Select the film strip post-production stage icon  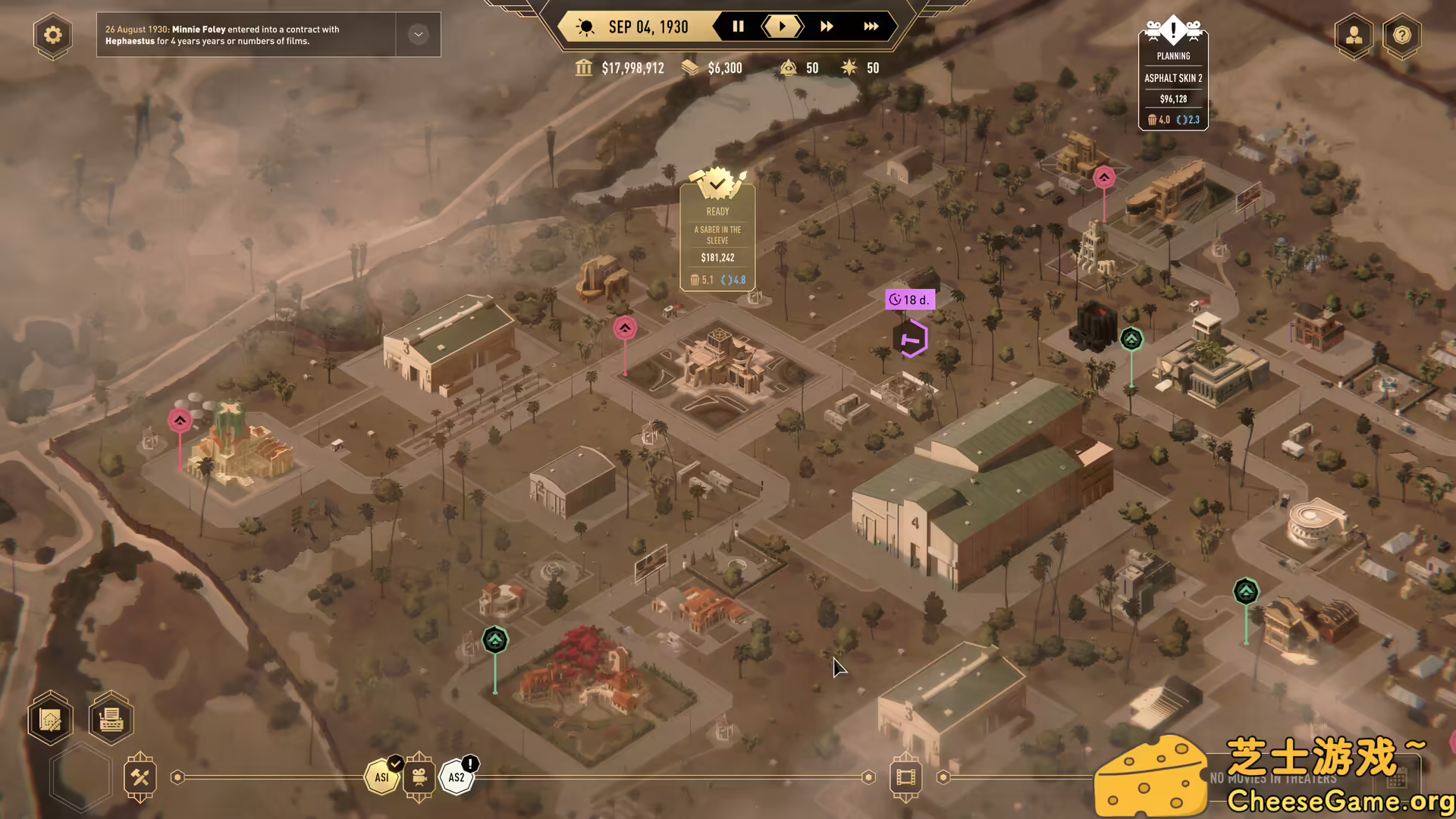click(905, 777)
